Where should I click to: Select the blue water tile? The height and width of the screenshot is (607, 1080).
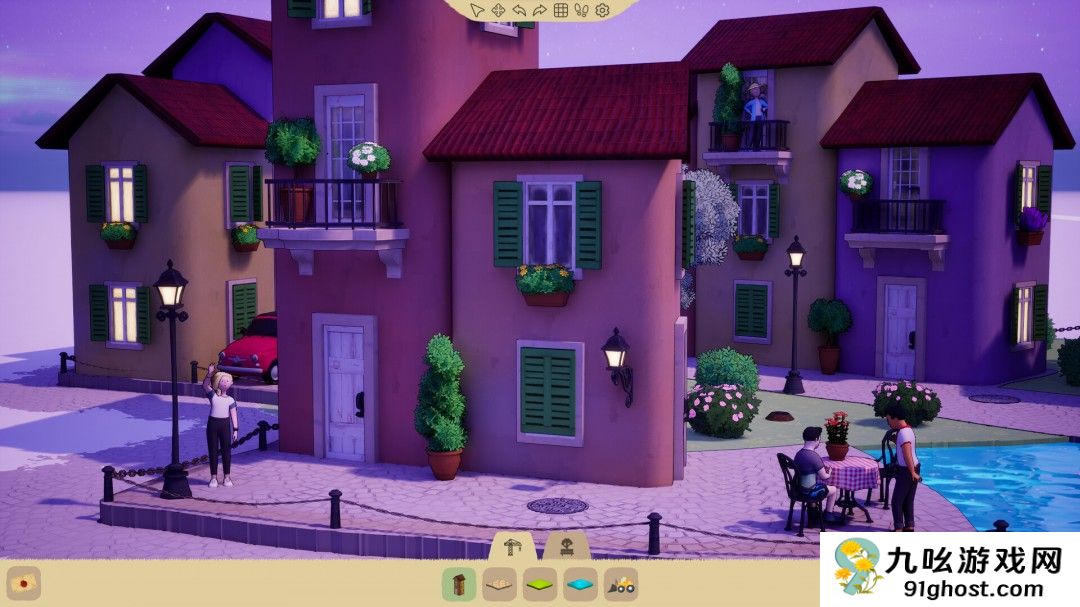[581, 584]
